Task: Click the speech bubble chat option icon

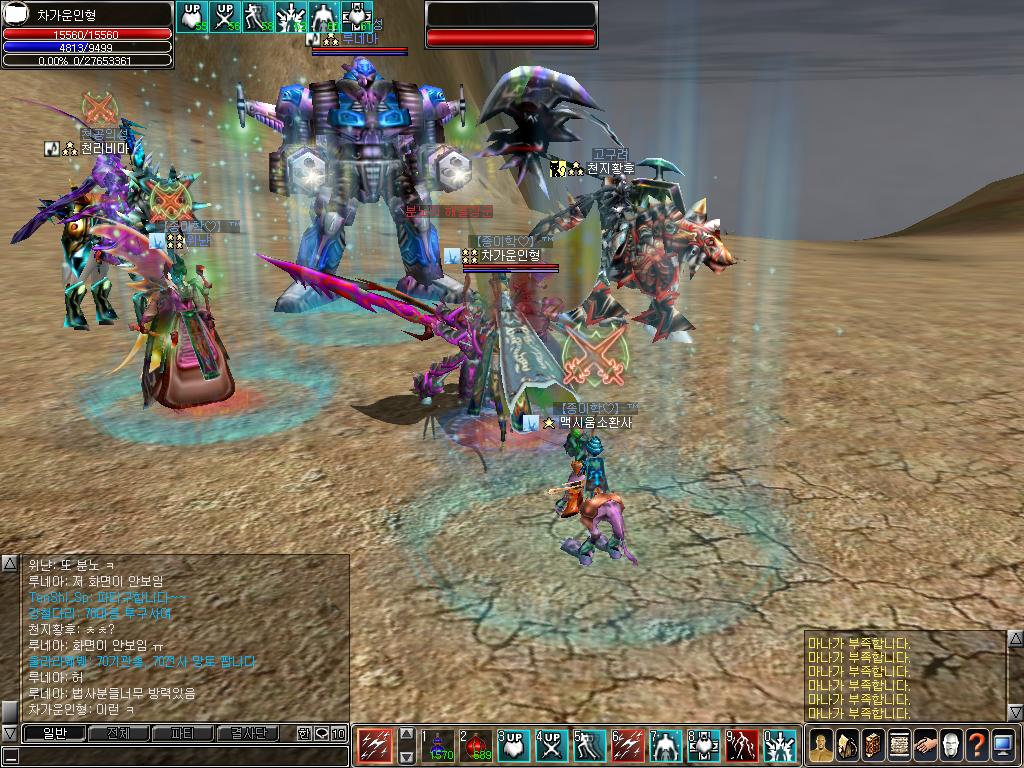Action: (x=321, y=734)
